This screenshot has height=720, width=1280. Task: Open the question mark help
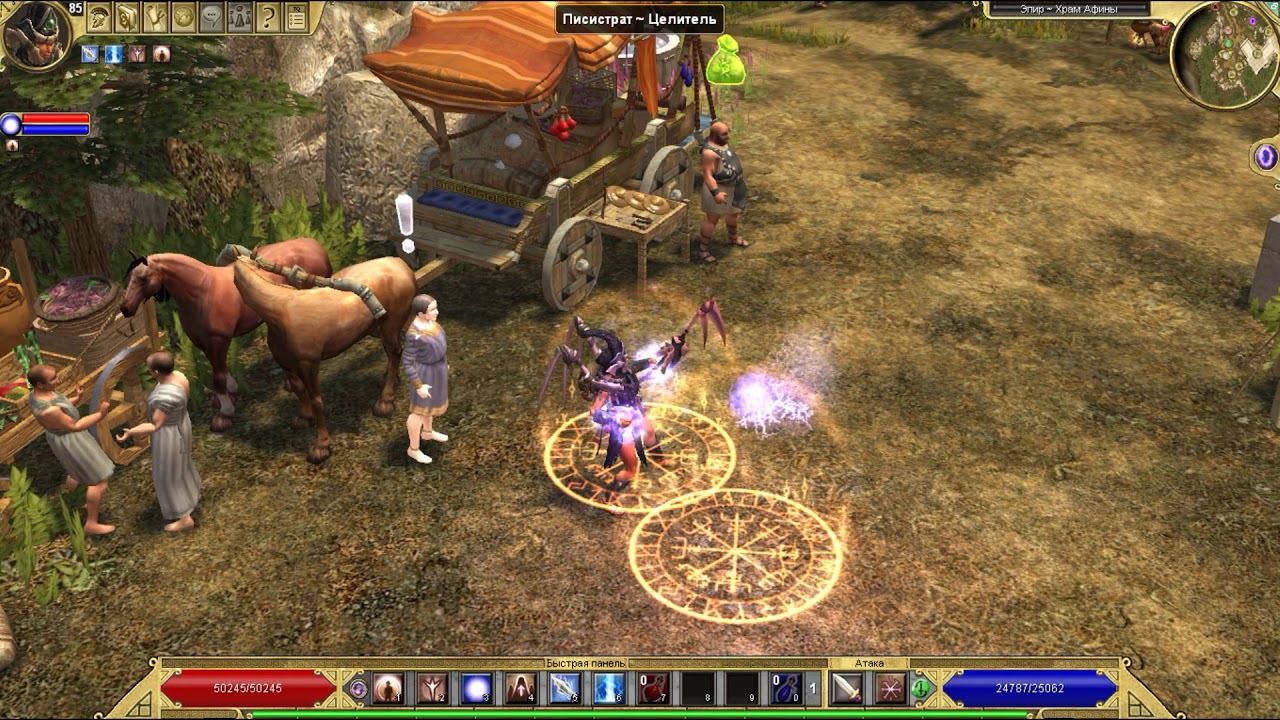[268, 17]
